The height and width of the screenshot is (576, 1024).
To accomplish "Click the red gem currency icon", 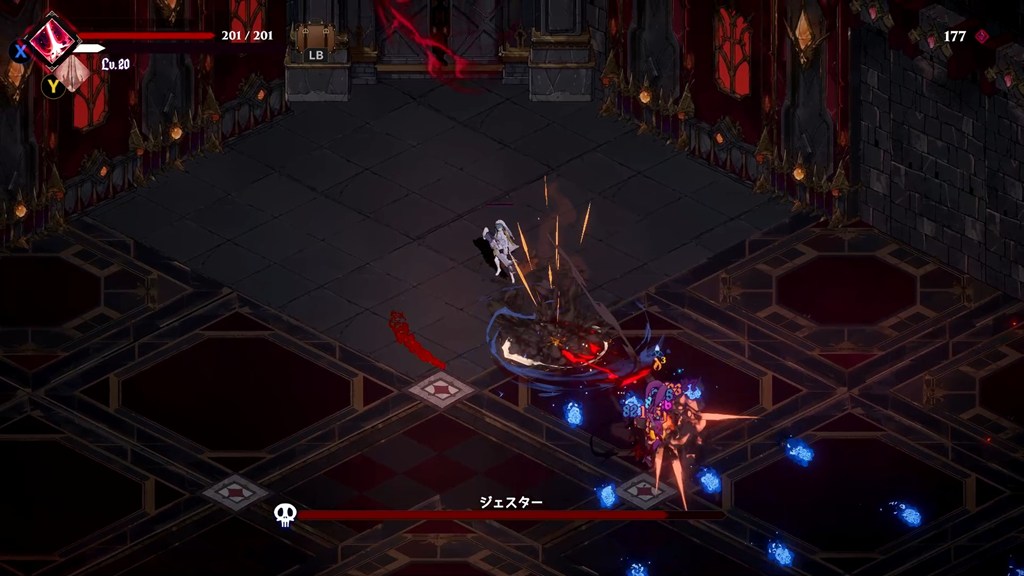I will 982,36.
